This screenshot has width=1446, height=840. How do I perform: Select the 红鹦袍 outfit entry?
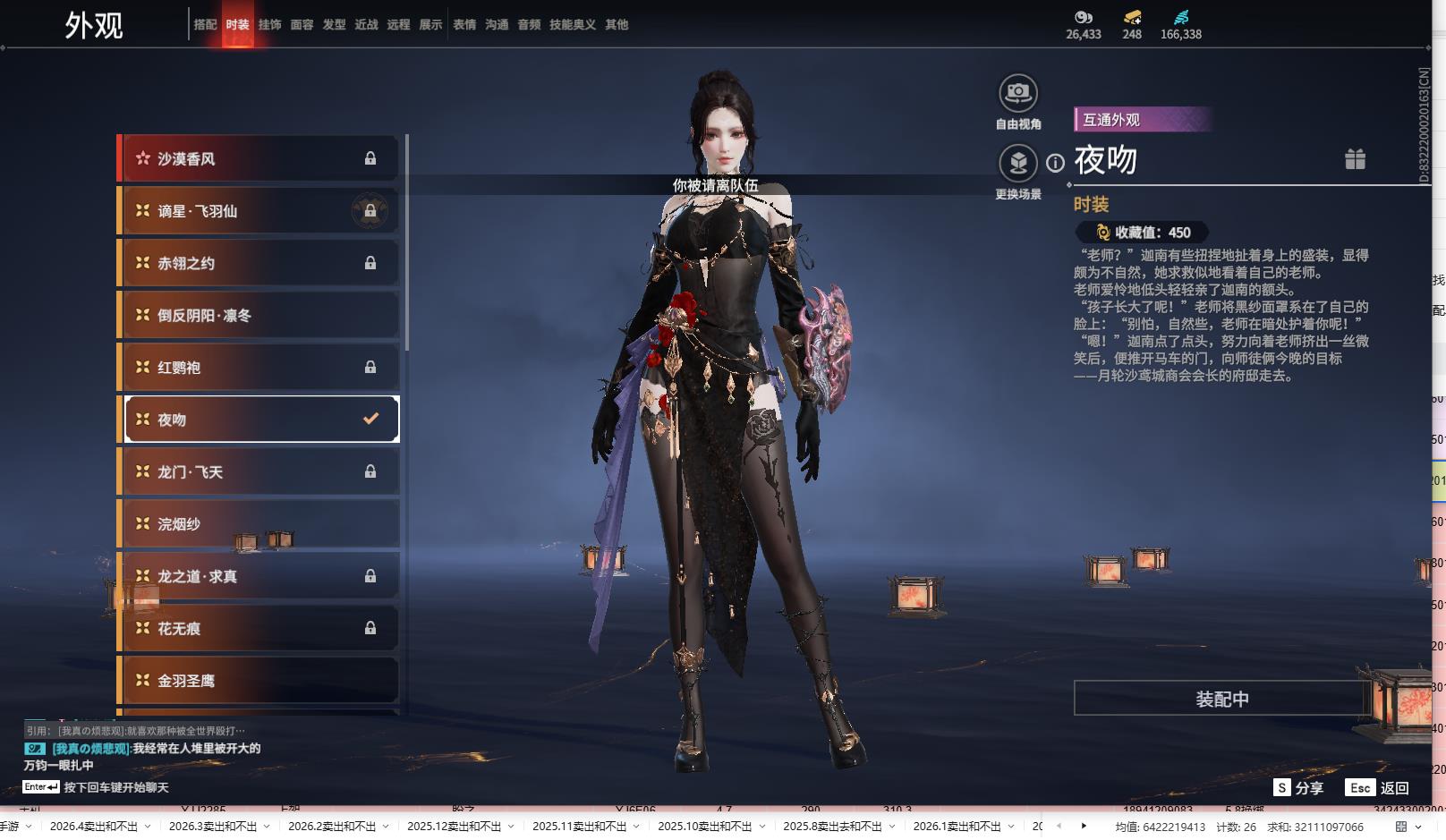click(x=259, y=368)
